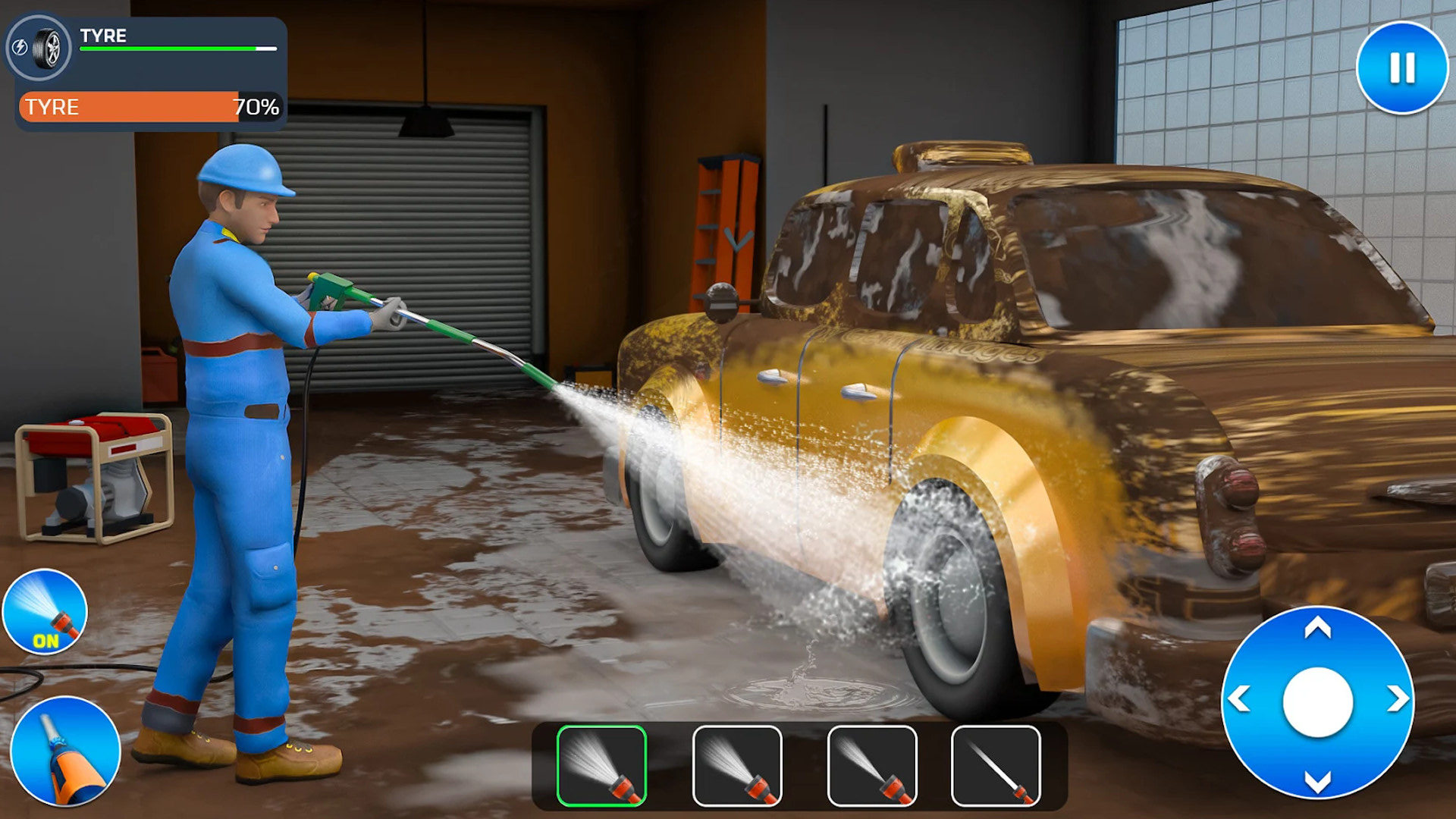Click the tyre icon in the objective panel
The width and height of the screenshot is (1456, 819).
click(x=47, y=48)
